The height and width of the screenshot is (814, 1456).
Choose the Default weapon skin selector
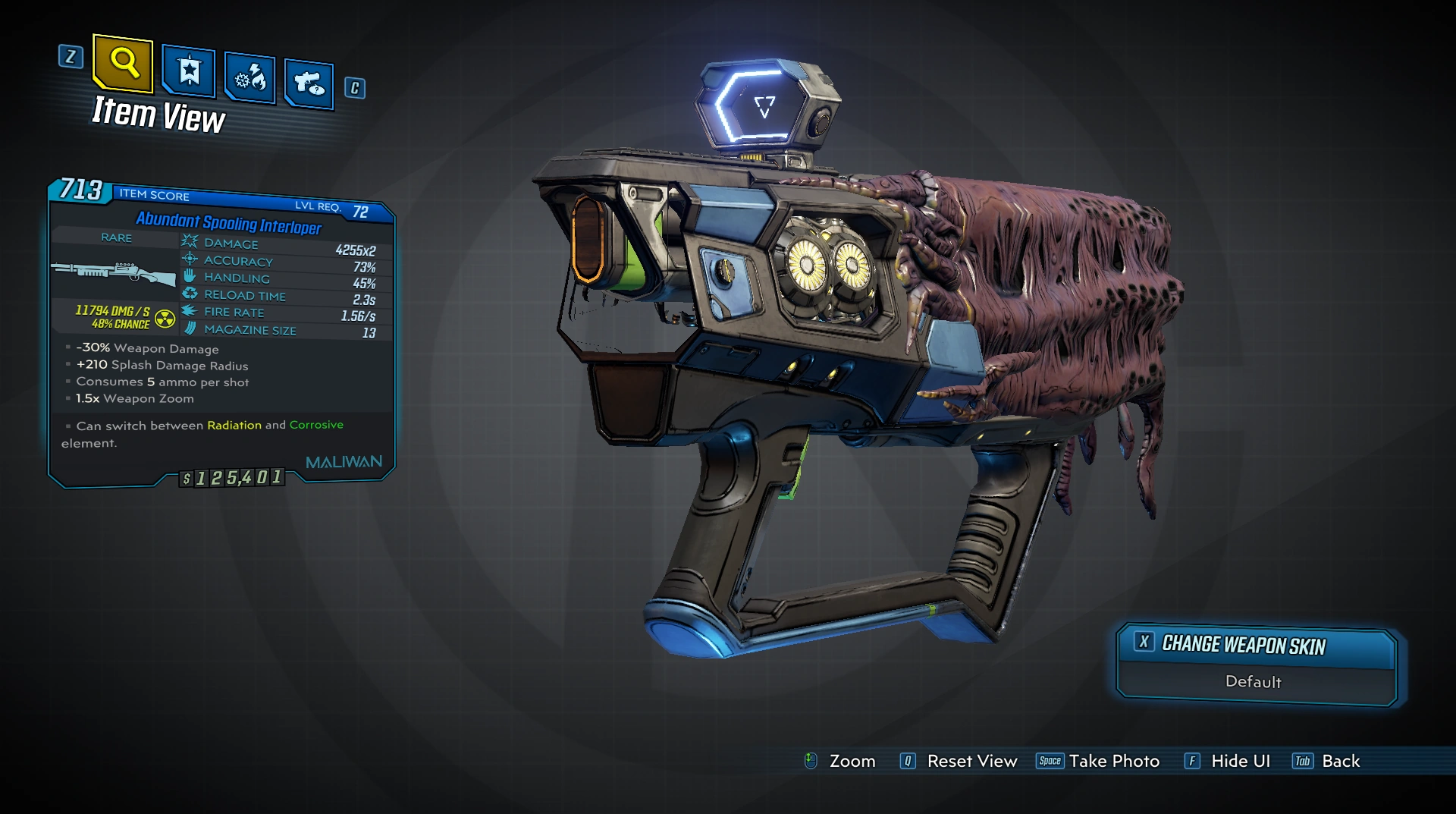(1254, 682)
